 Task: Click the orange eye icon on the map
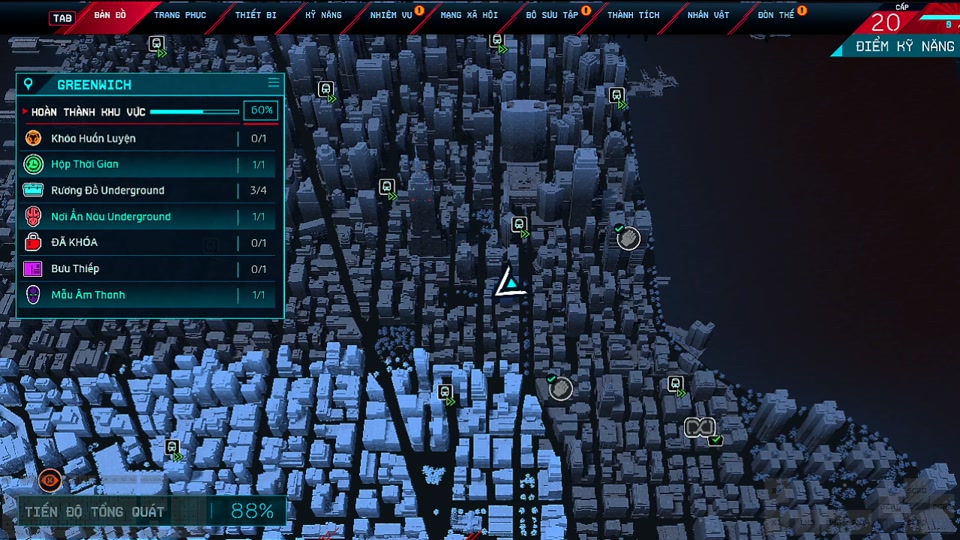coord(47,480)
